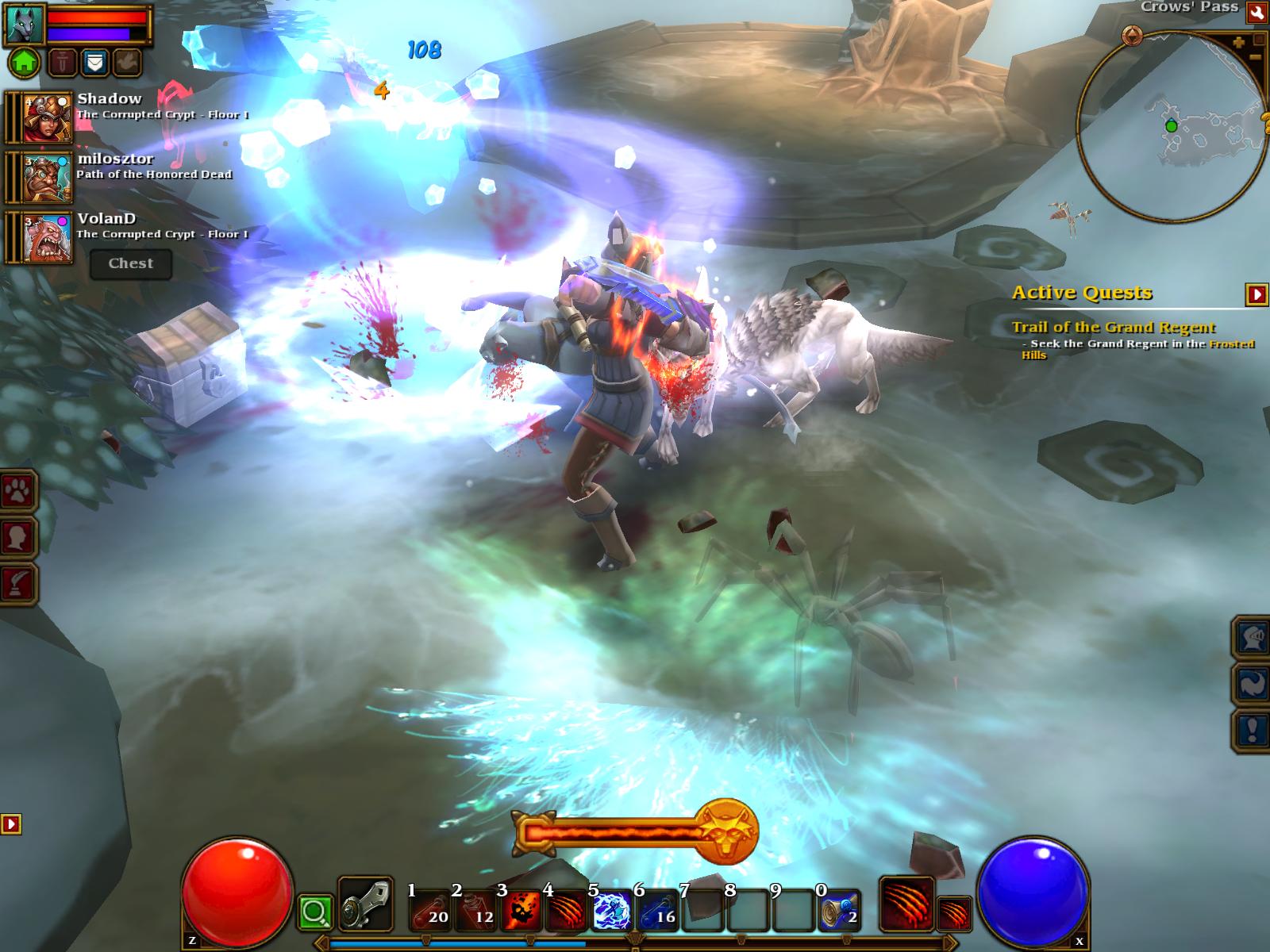Use the health potion in slot 1
The image size is (1270, 952).
pyautogui.click(x=429, y=910)
